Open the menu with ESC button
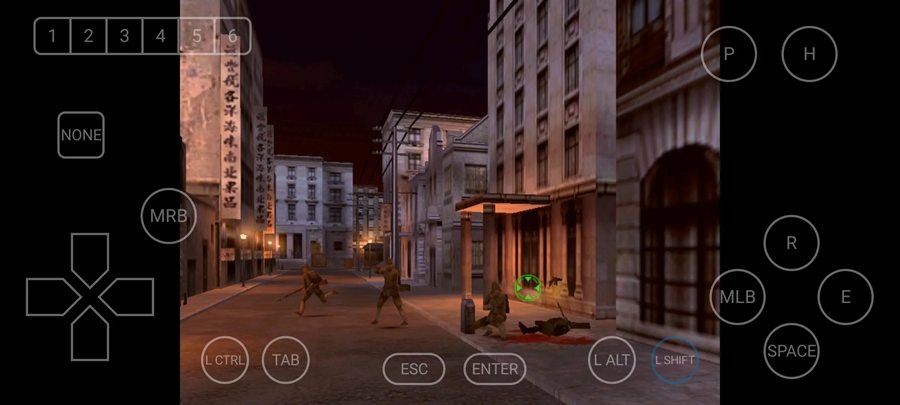 click(414, 369)
